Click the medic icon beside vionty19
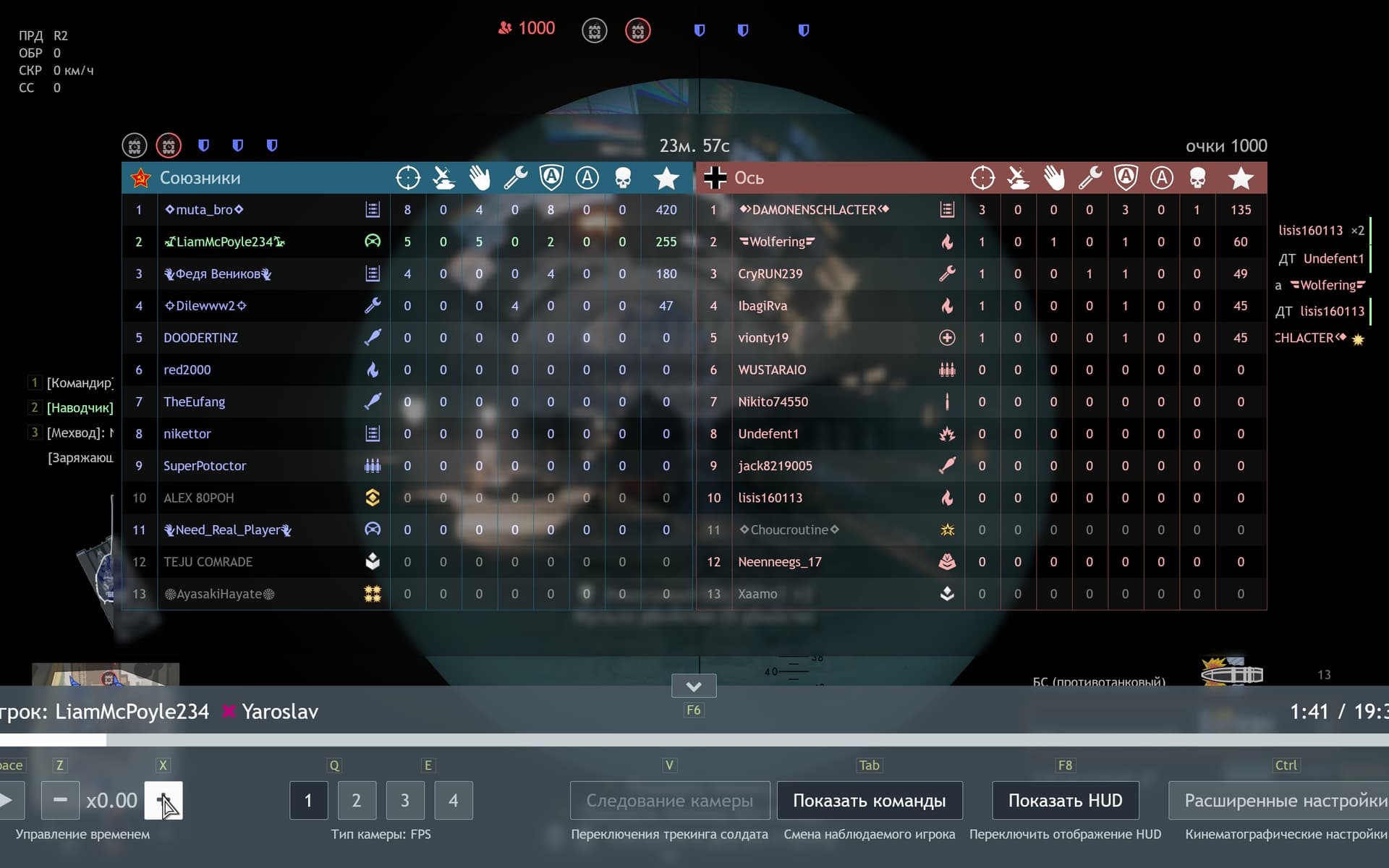1389x868 pixels. tap(947, 337)
